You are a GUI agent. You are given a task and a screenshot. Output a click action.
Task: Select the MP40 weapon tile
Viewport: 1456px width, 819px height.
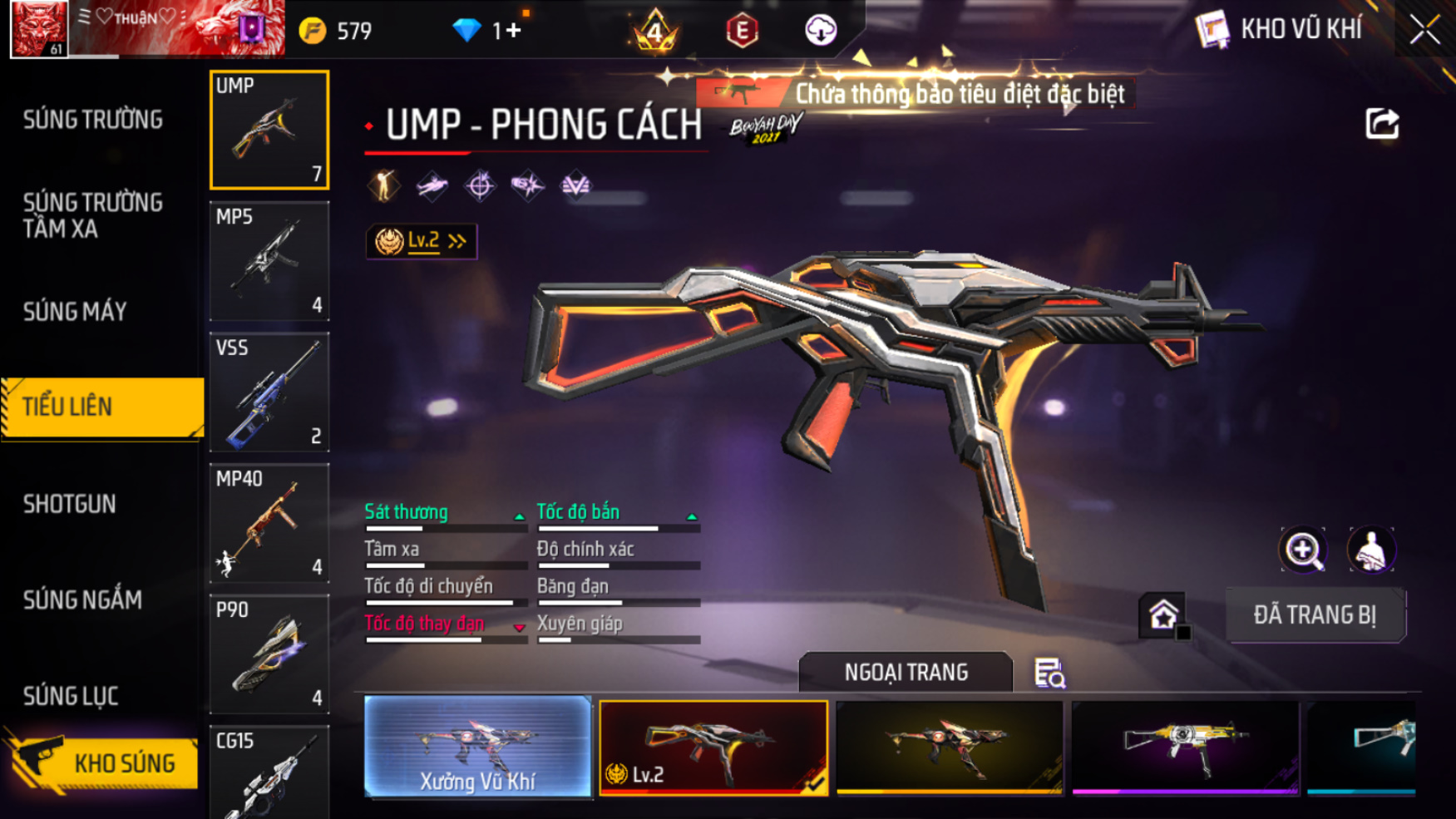click(x=269, y=523)
